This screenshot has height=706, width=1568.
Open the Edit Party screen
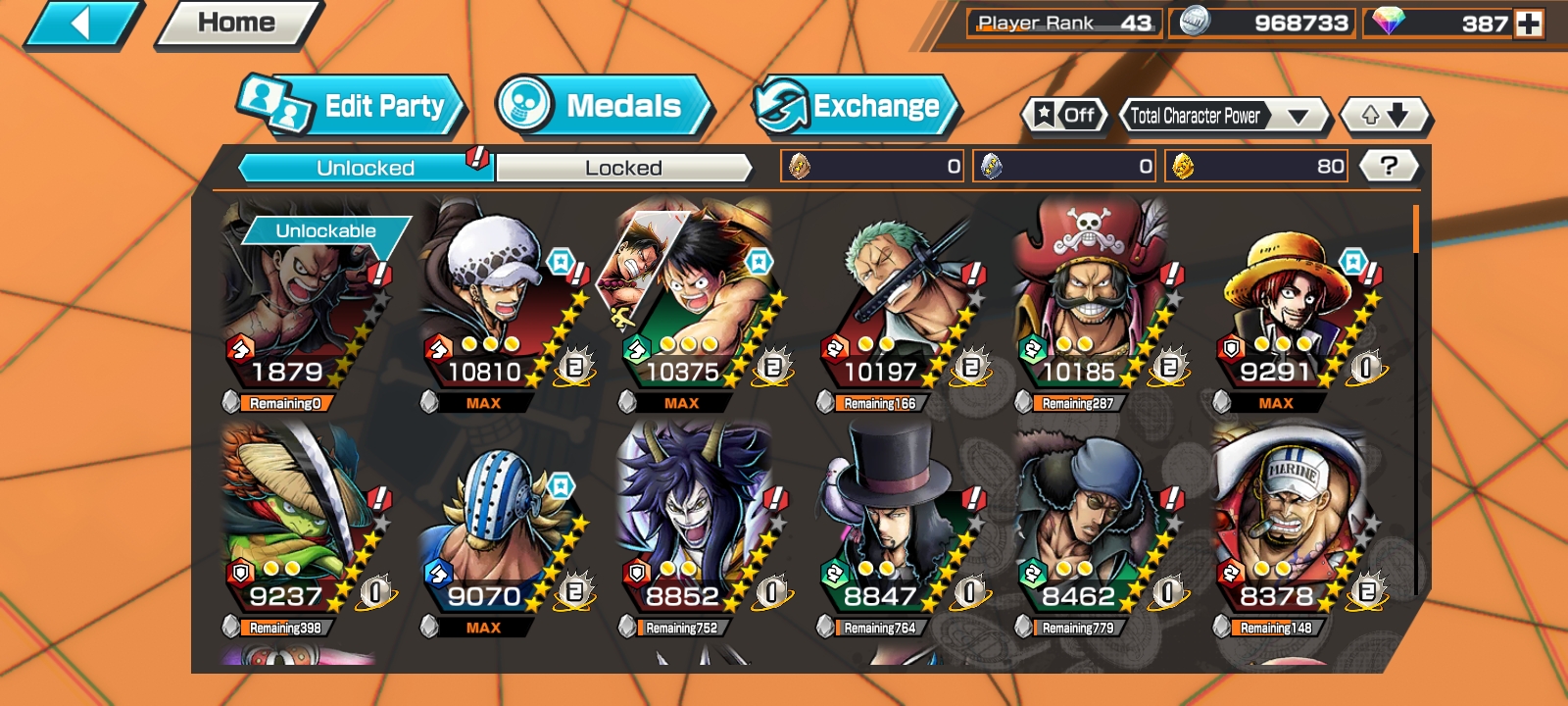(x=367, y=106)
